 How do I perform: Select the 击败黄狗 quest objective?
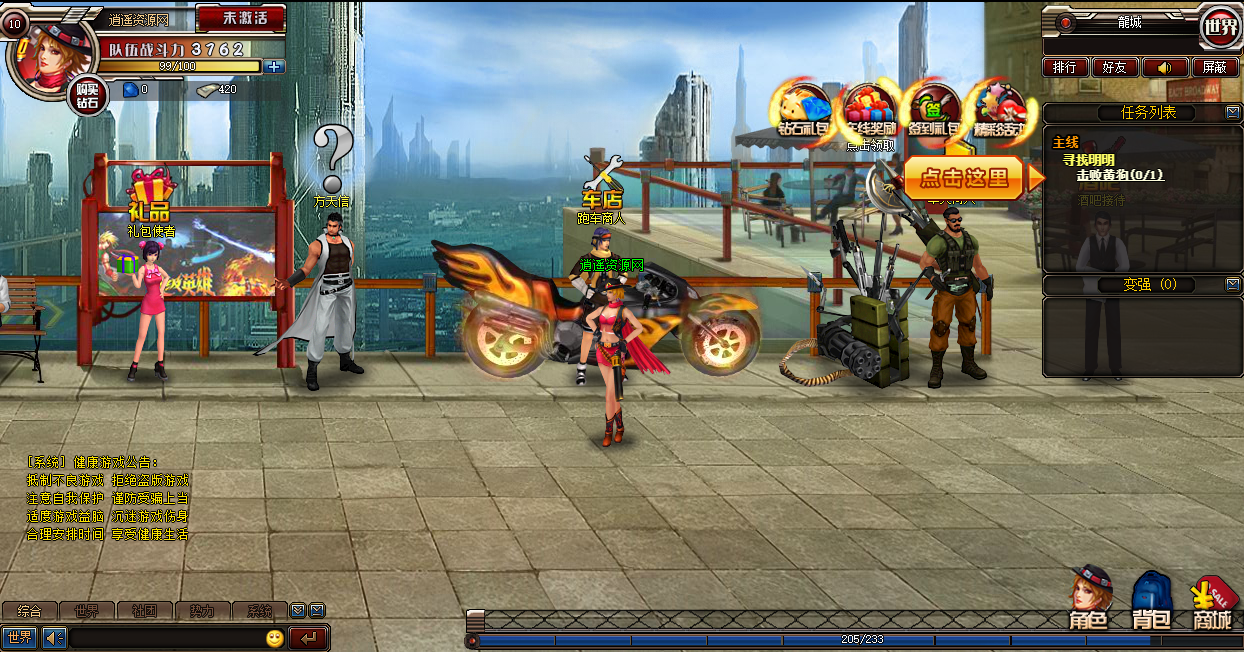tap(1119, 175)
